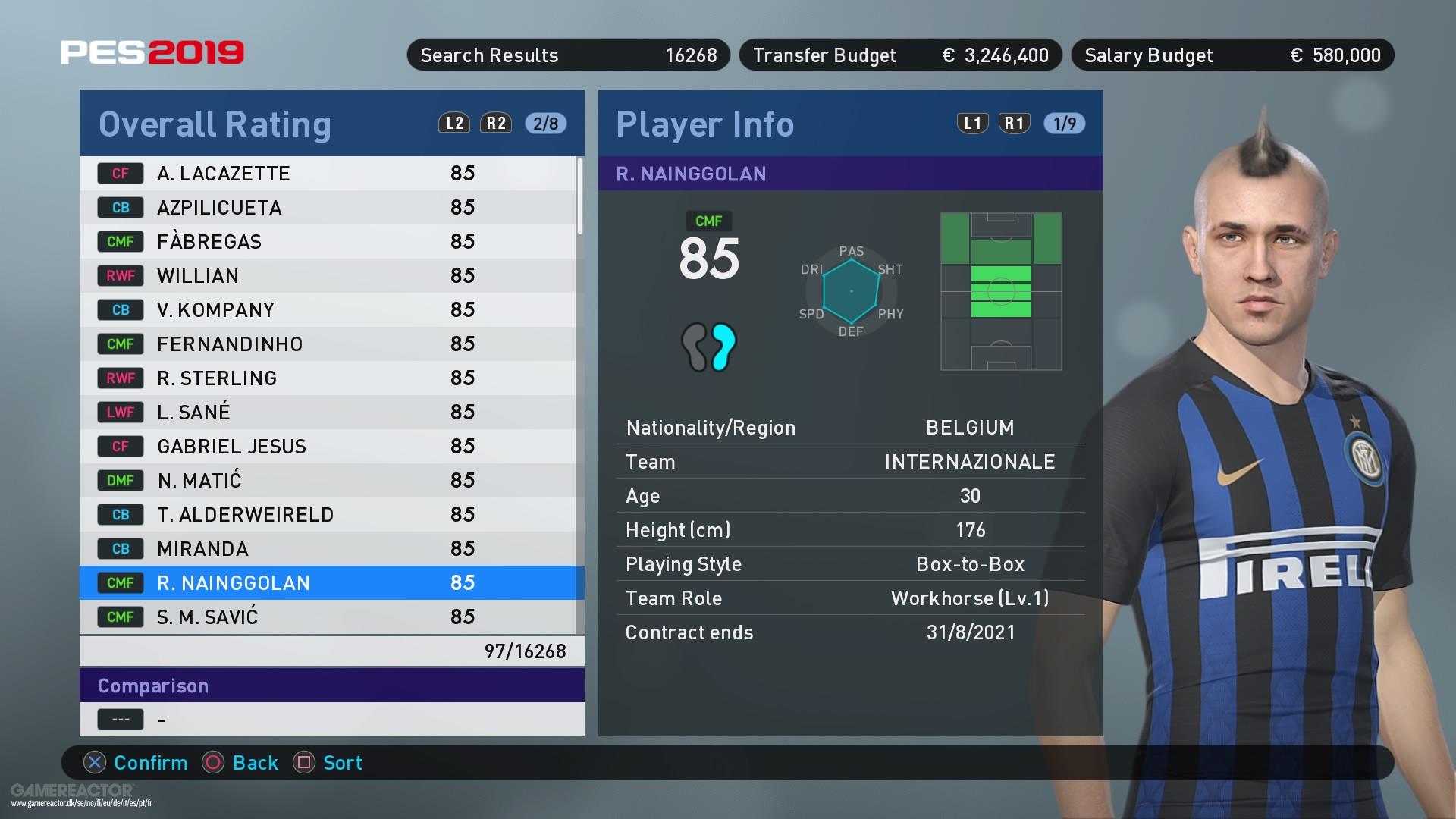
Task: Click the 97/16268 results counter bar
Action: tap(331, 651)
